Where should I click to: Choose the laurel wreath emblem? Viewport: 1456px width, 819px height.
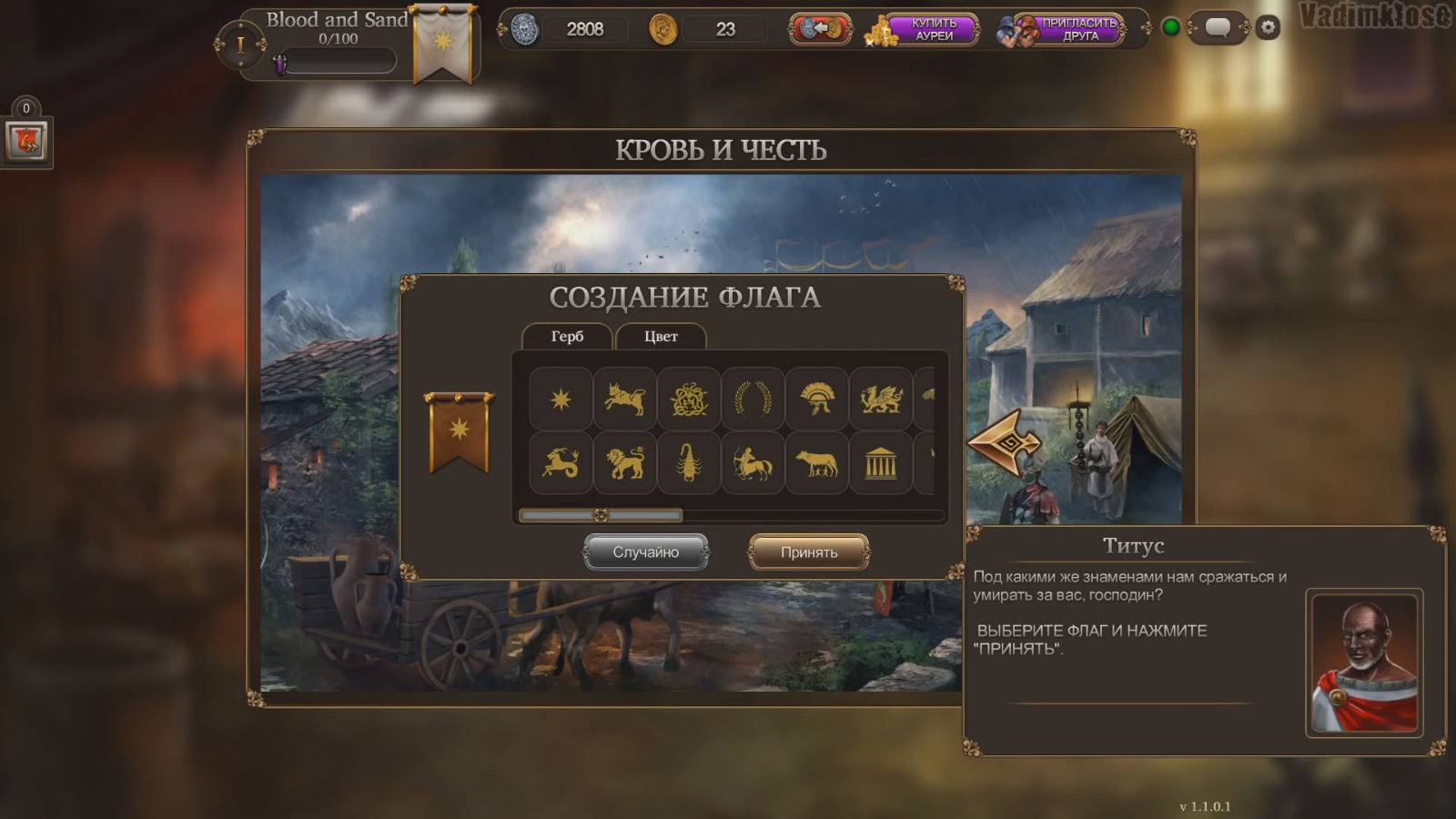click(x=753, y=399)
